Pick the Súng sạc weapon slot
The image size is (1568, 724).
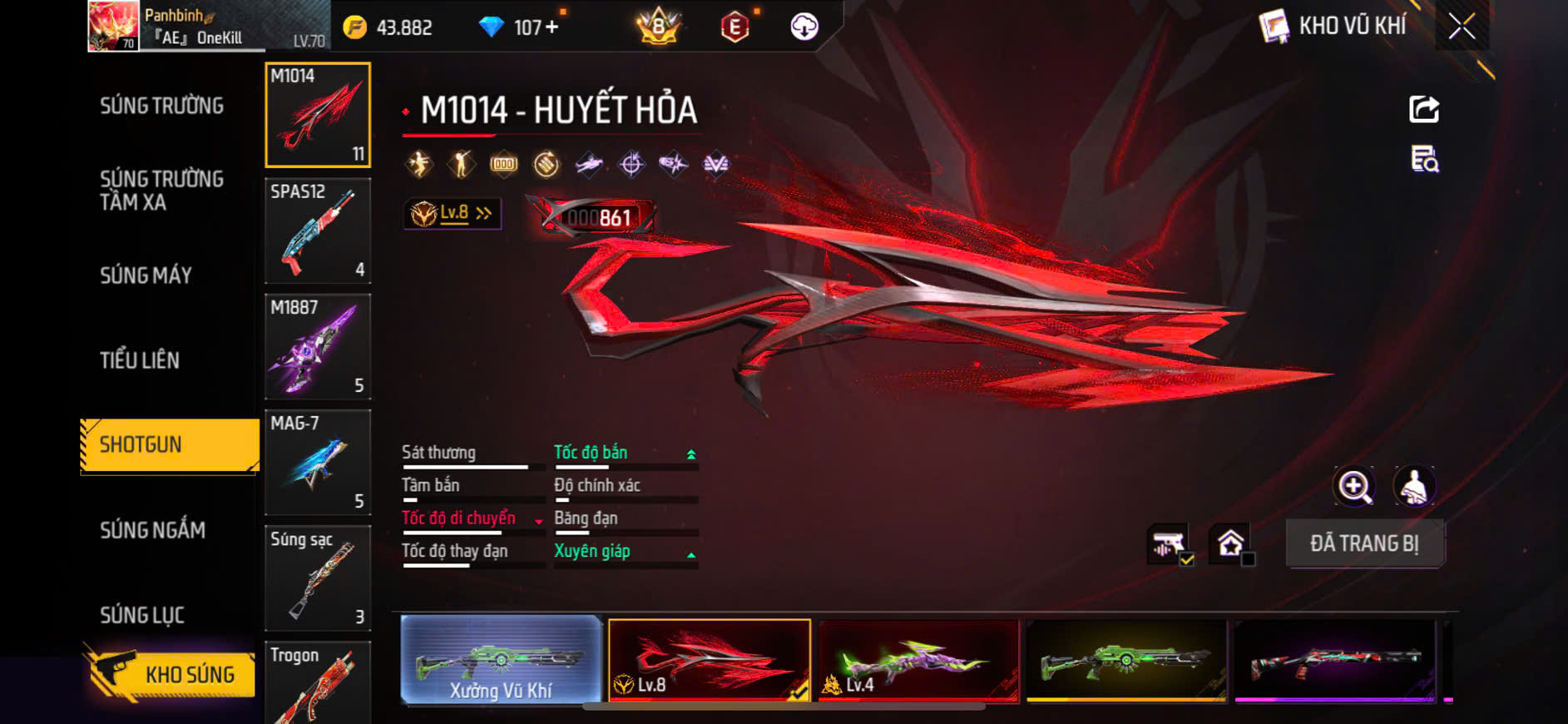[x=317, y=578]
